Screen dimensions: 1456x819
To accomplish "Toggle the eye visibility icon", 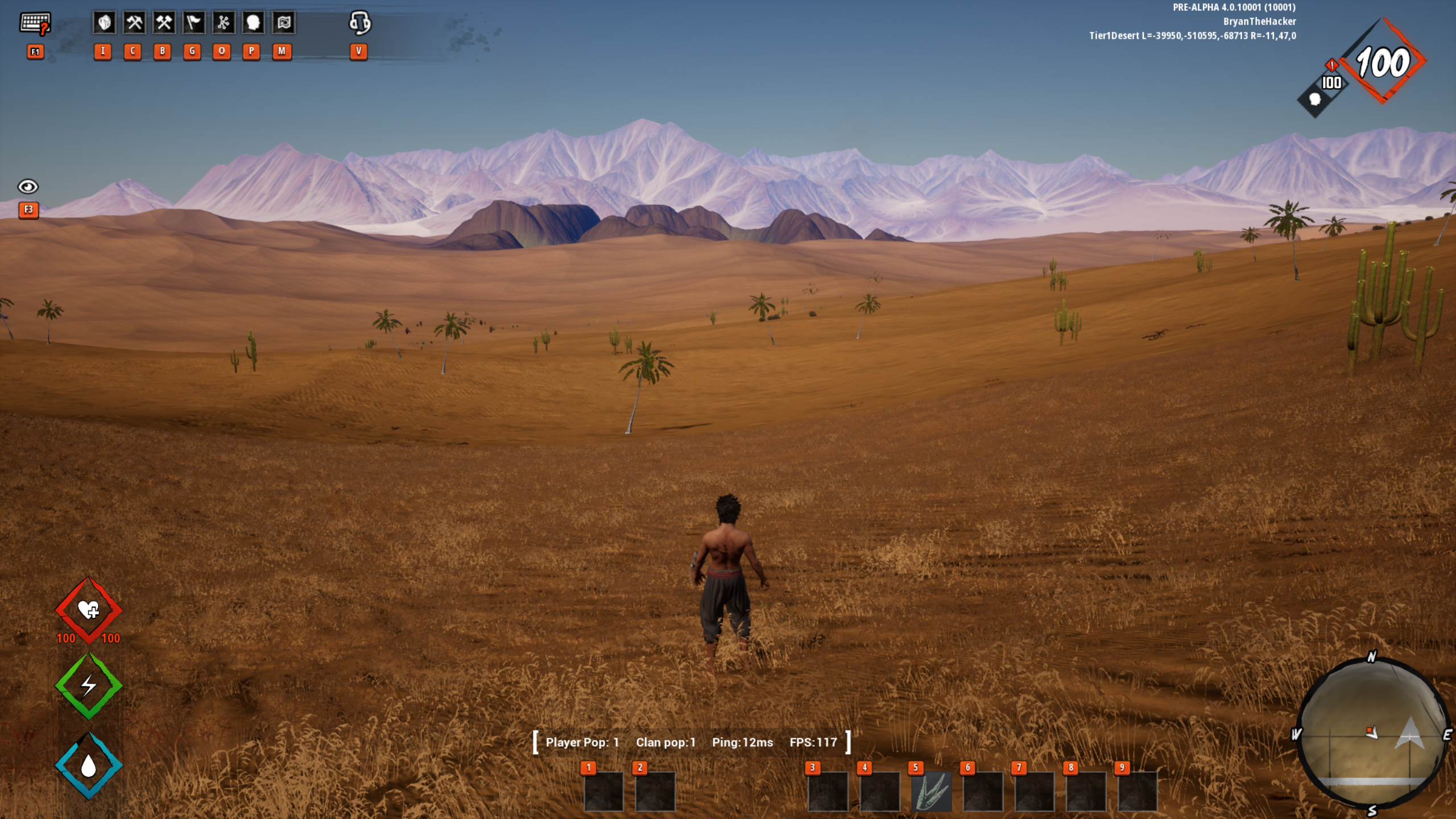I will coord(28,187).
